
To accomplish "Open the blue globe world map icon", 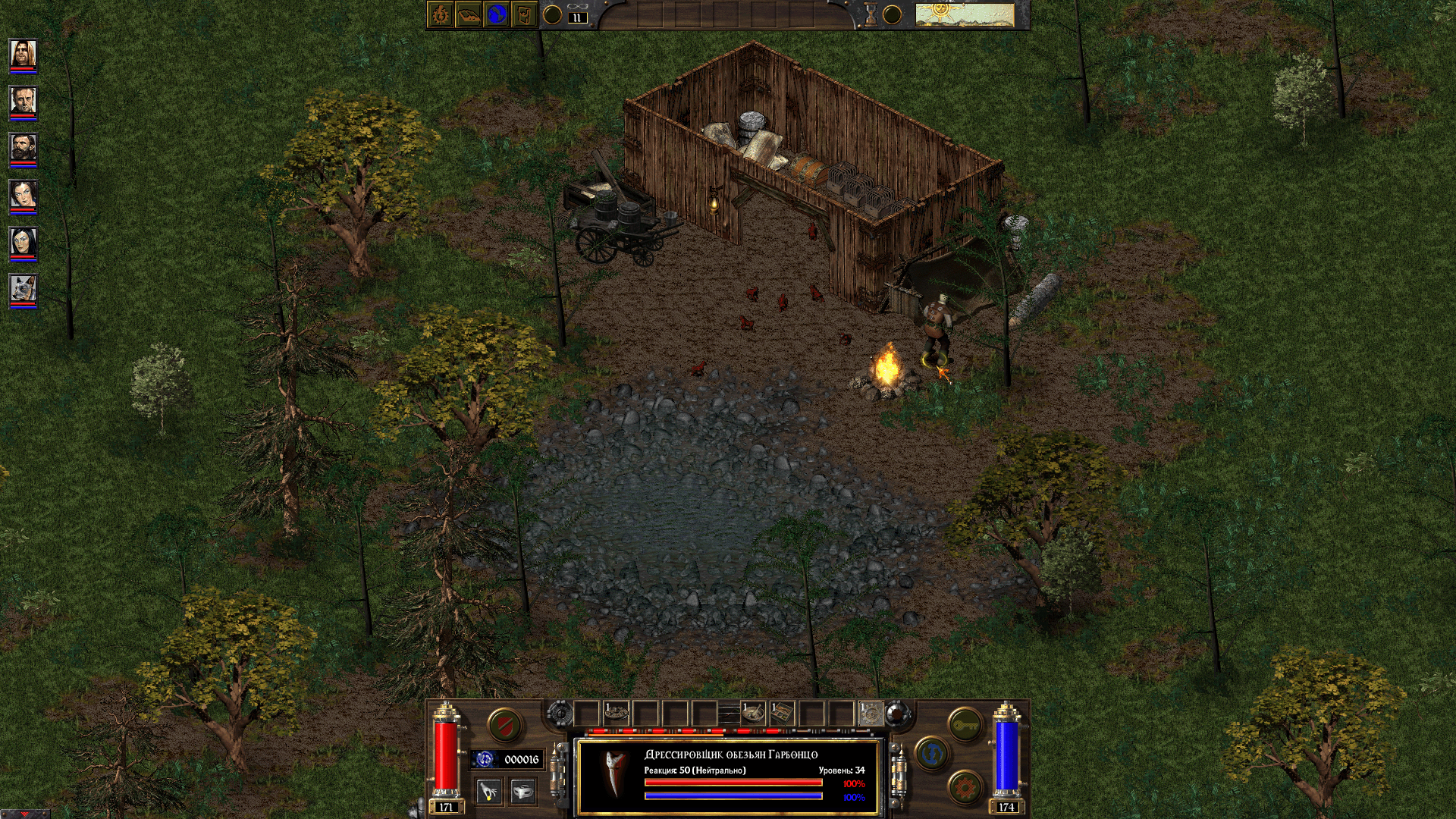I will click(496, 14).
